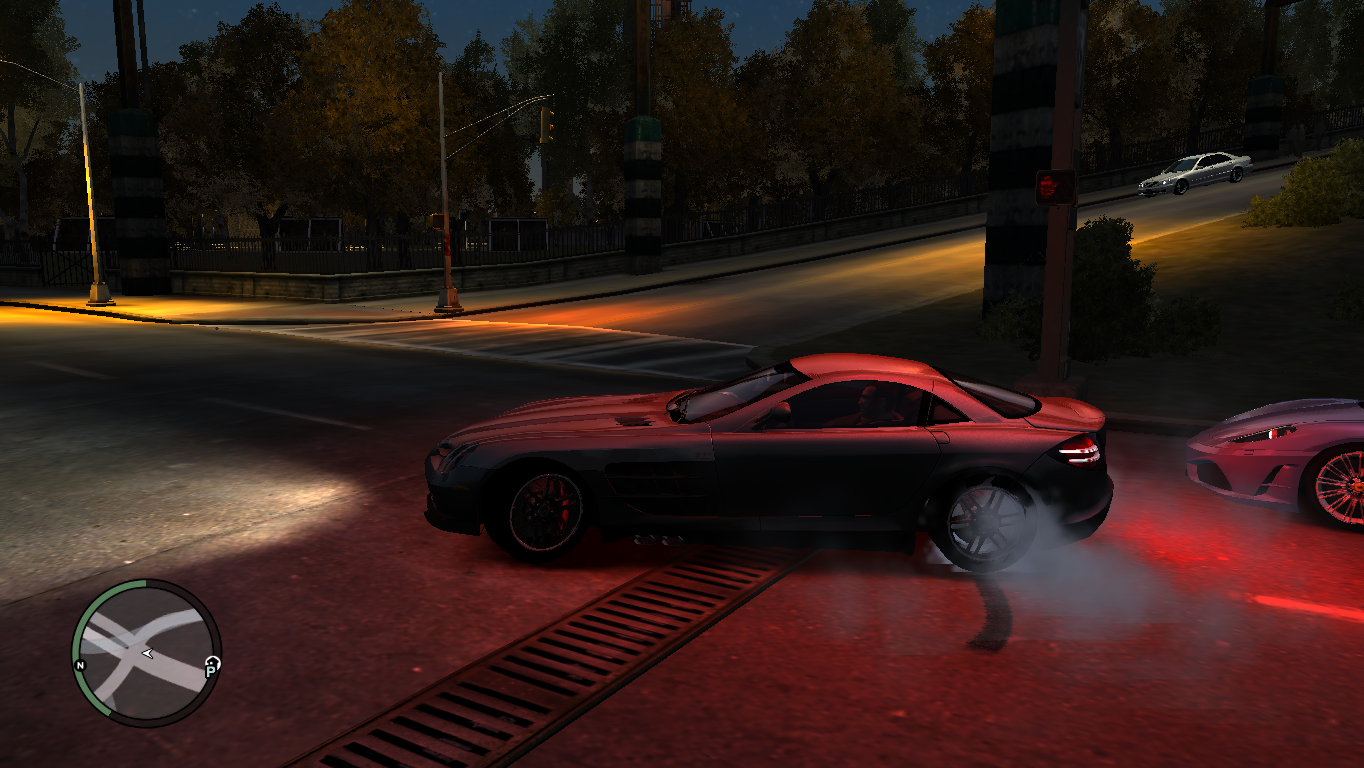This screenshot has width=1364, height=768.
Task: Click the white player arrow on the radar
Action: click(147, 652)
